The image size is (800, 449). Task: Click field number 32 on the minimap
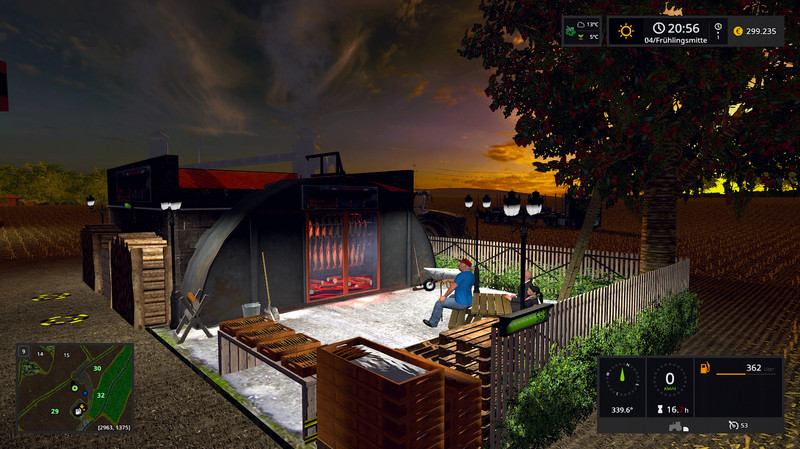100,395
